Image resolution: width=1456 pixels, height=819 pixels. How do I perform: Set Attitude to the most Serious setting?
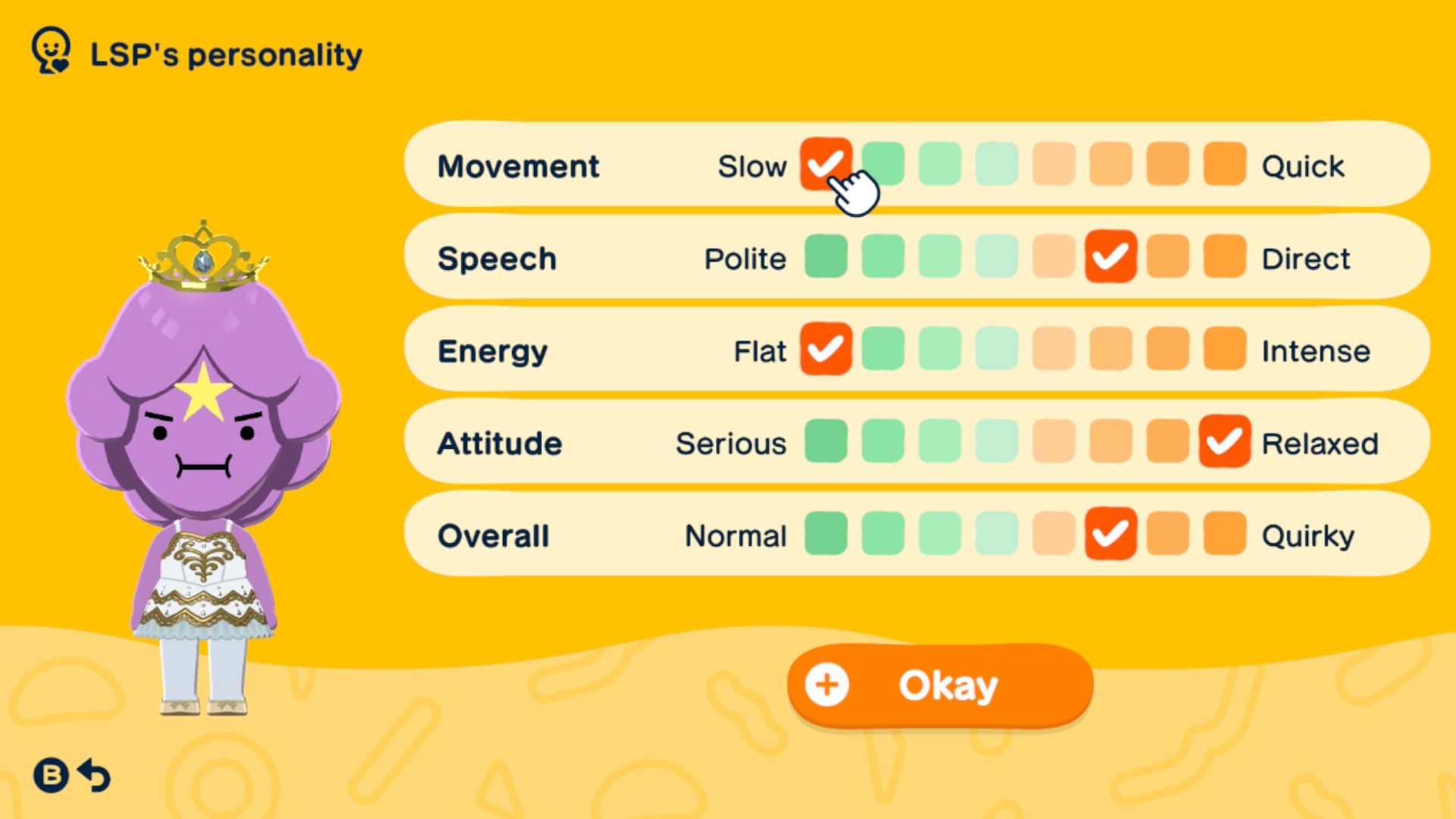[826, 442]
